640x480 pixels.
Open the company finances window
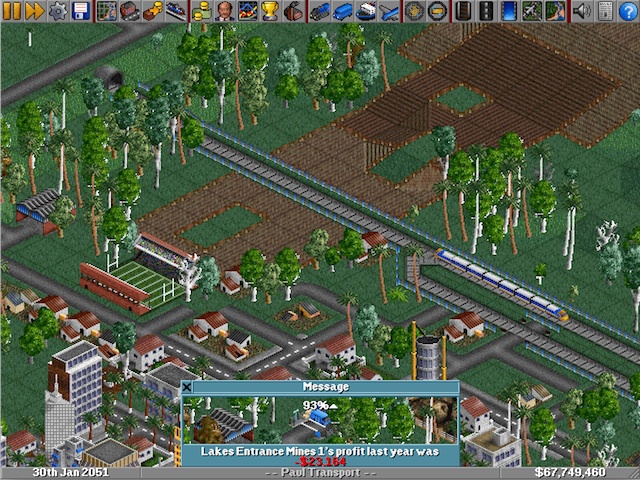(x=202, y=11)
